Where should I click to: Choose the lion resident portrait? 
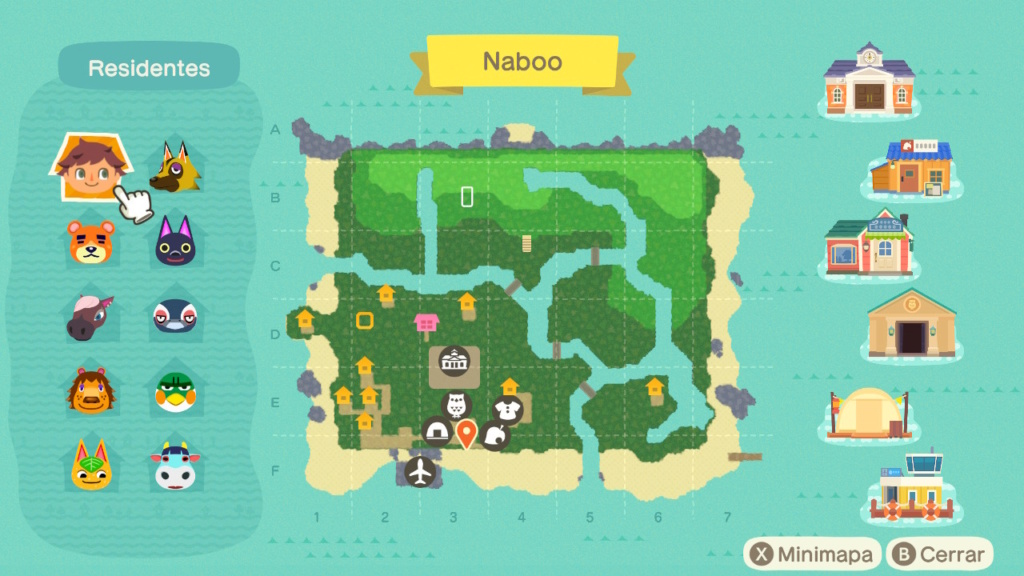(86, 390)
